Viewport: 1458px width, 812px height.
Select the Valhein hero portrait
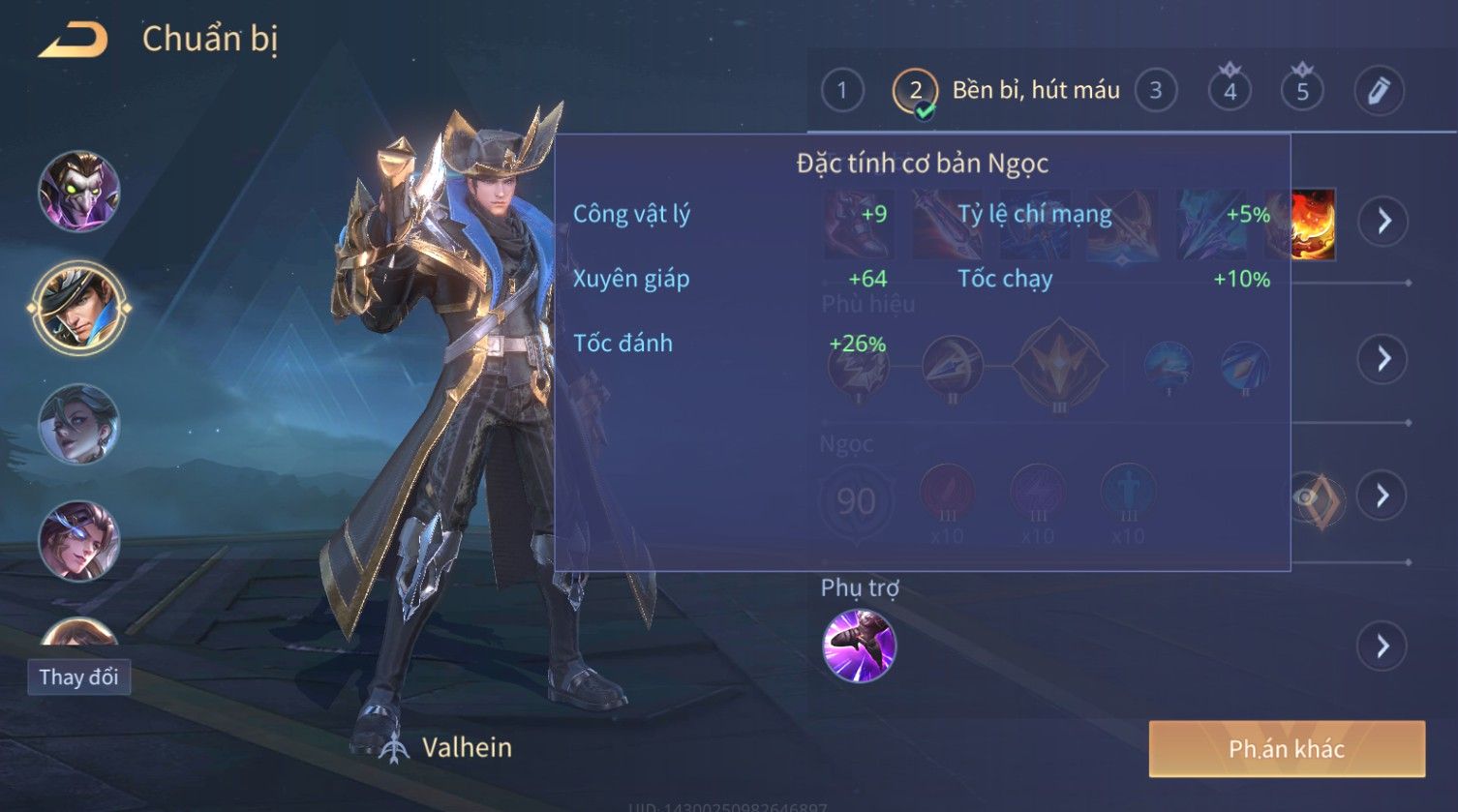79,309
